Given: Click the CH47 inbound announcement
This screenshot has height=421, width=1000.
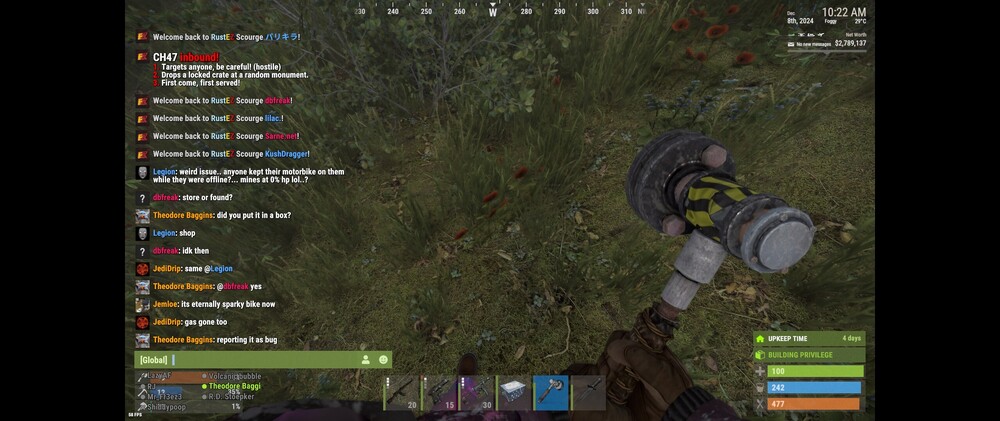Looking at the screenshot, I should click(x=230, y=70).
